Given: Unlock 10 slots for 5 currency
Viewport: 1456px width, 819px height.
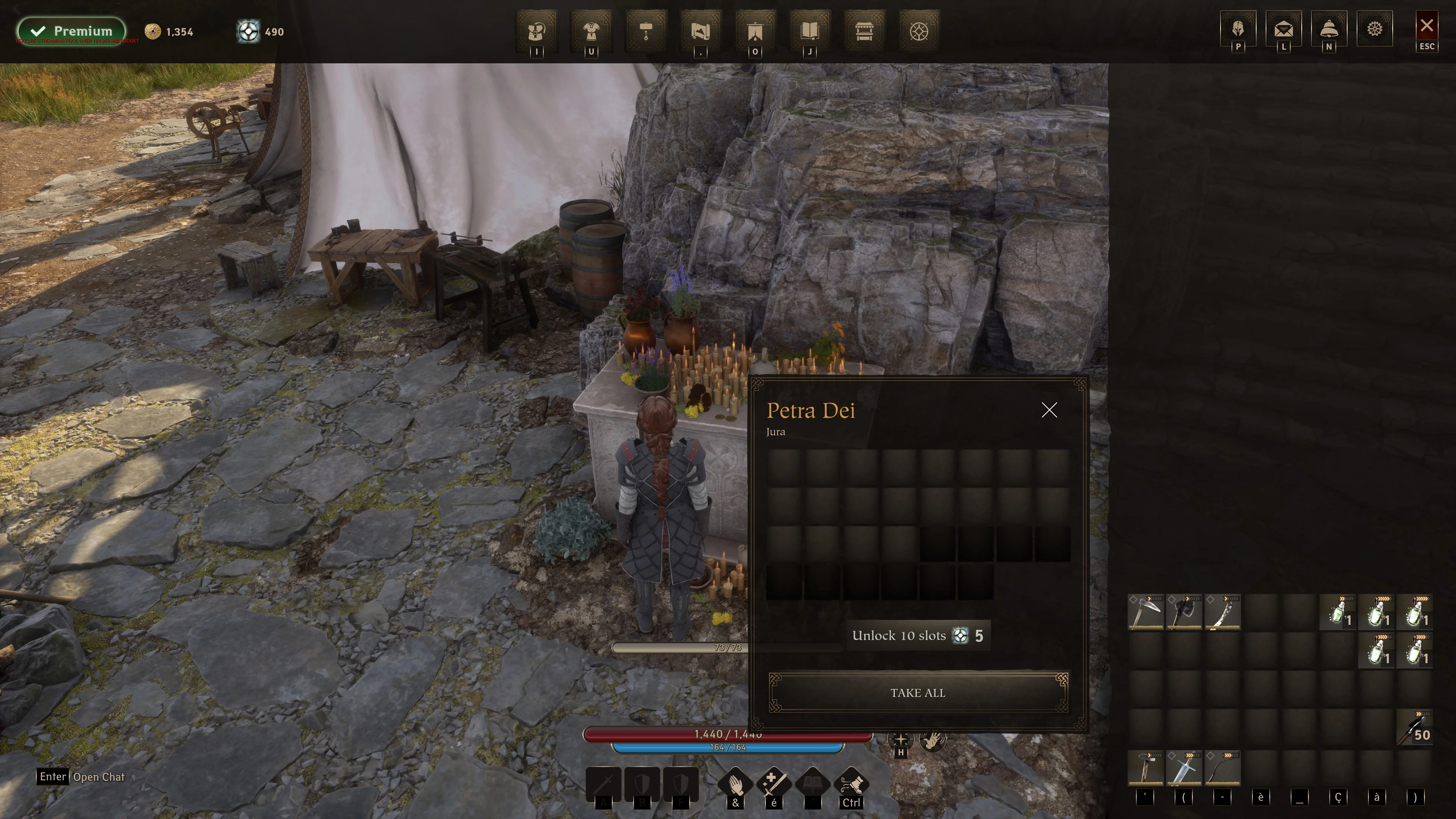Looking at the screenshot, I should click(x=918, y=636).
